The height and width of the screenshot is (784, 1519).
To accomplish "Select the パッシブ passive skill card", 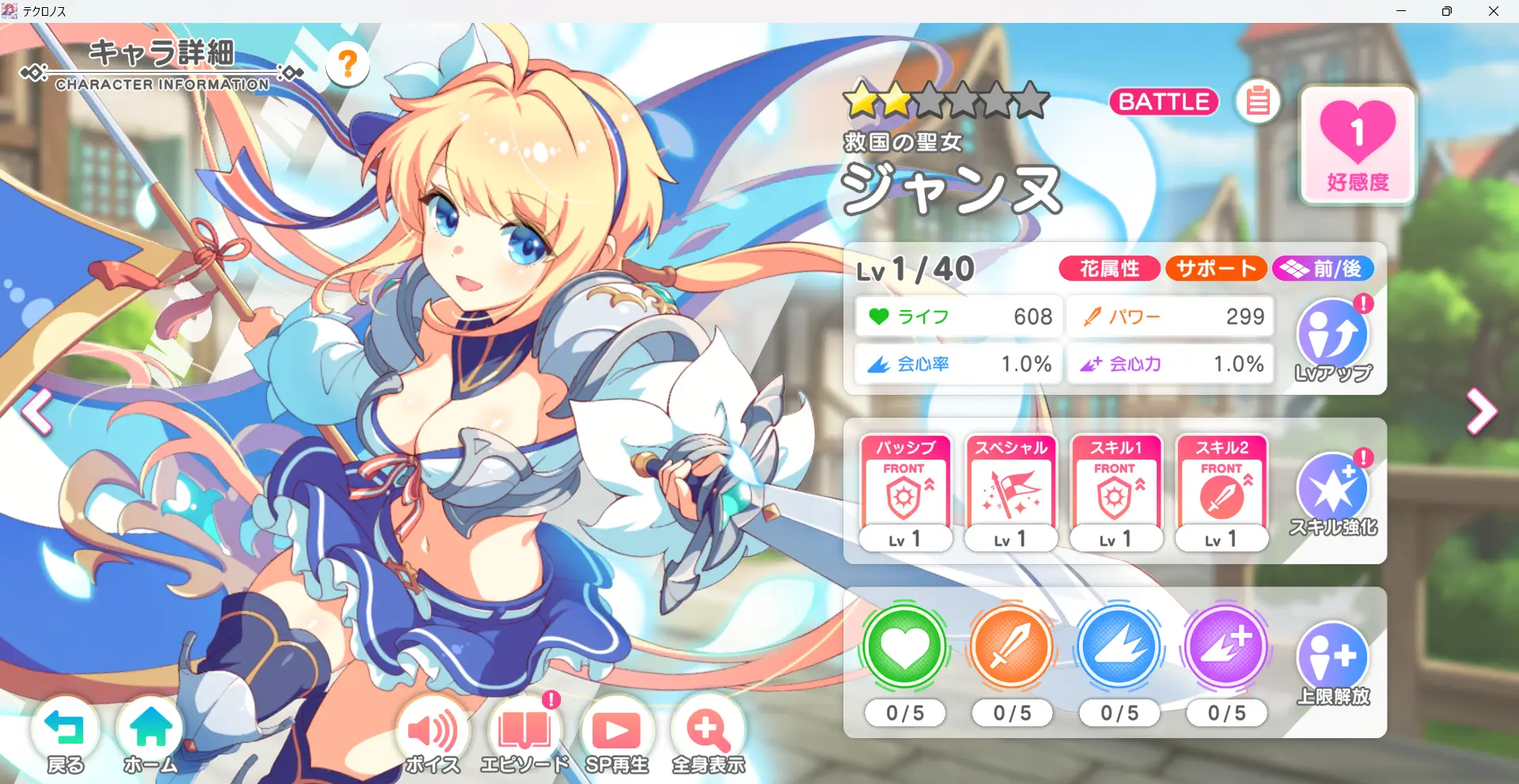I will (905, 492).
